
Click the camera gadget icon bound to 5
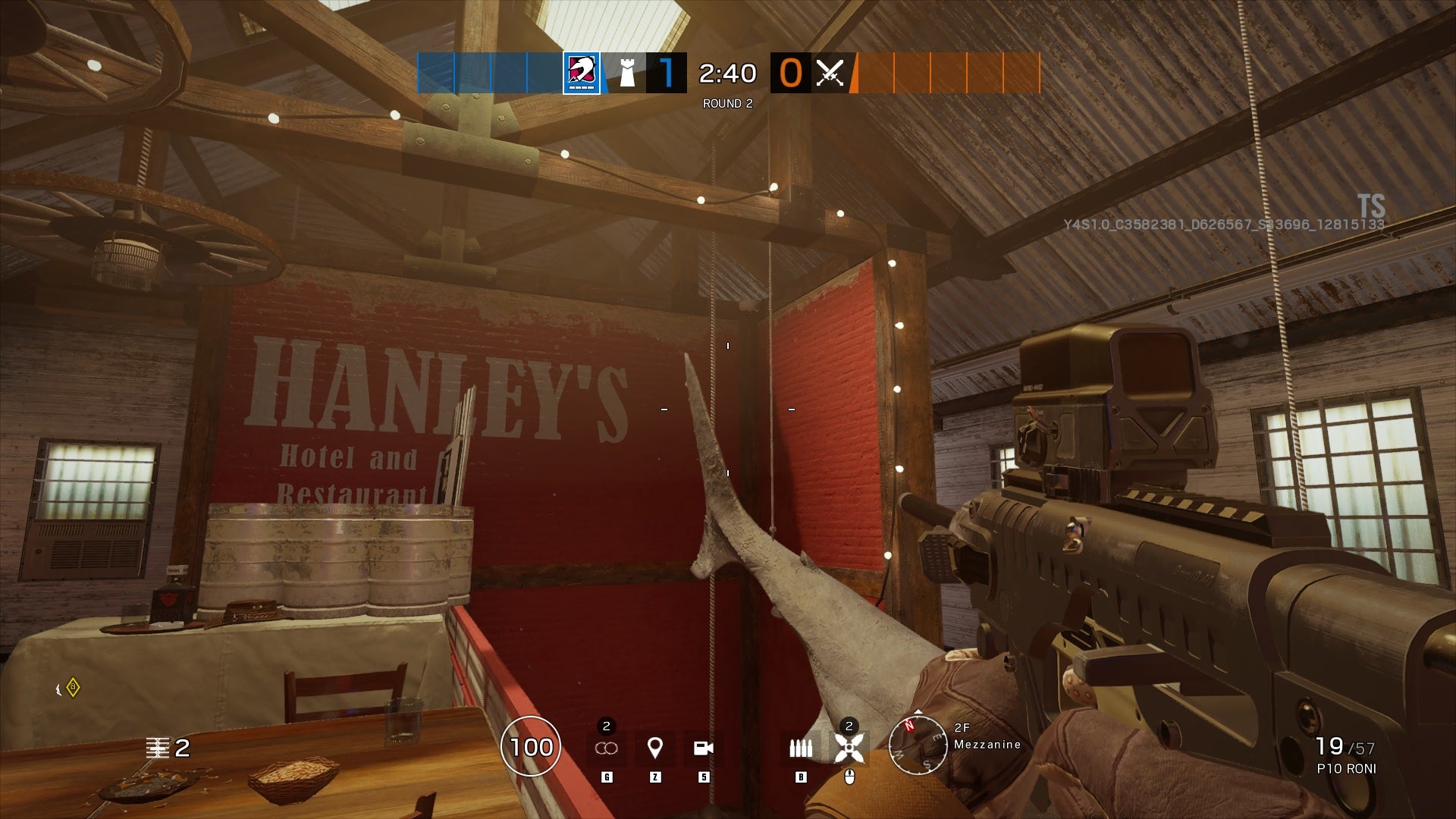(703, 748)
